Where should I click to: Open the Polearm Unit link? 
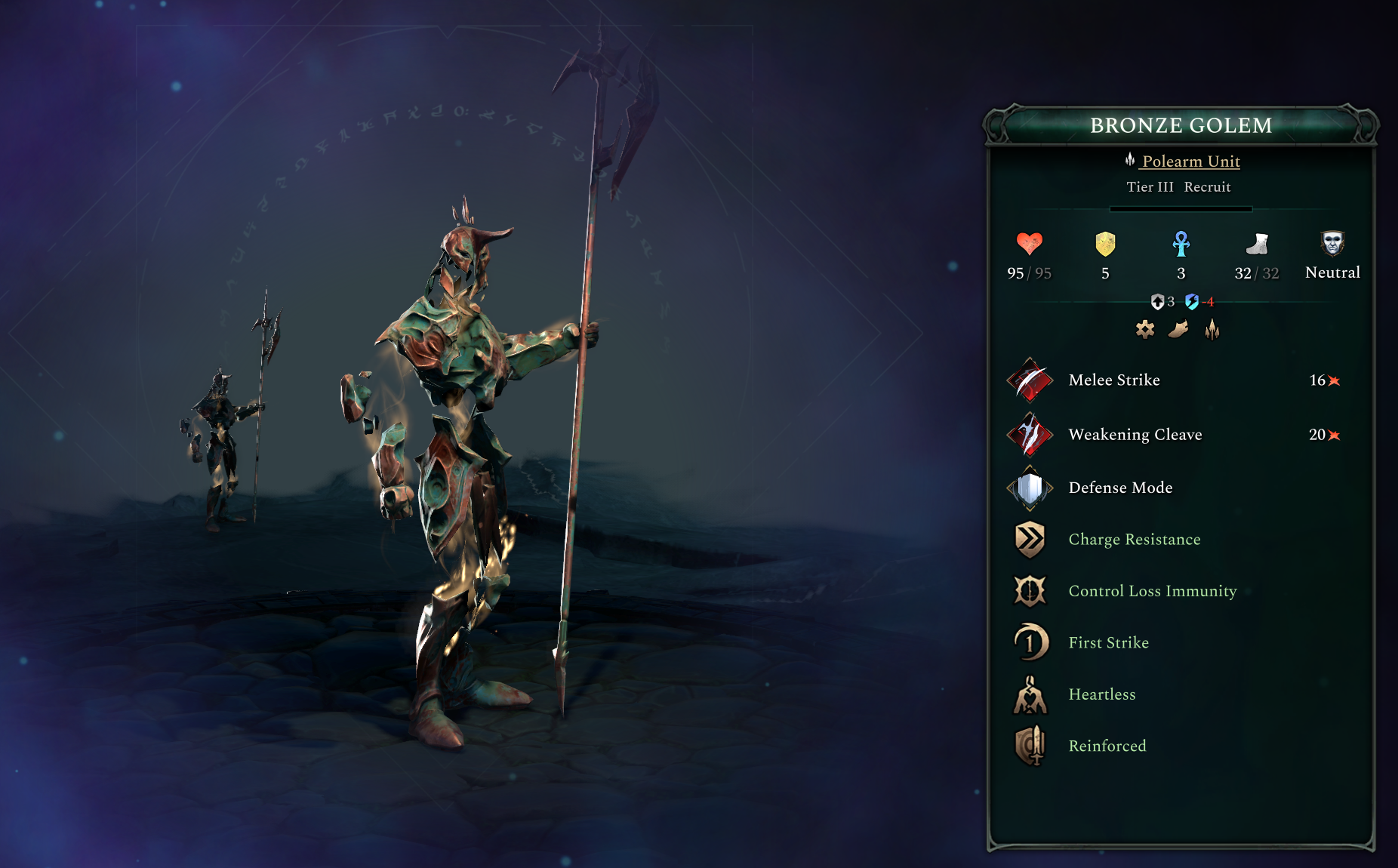click(x=1190, y=161)
